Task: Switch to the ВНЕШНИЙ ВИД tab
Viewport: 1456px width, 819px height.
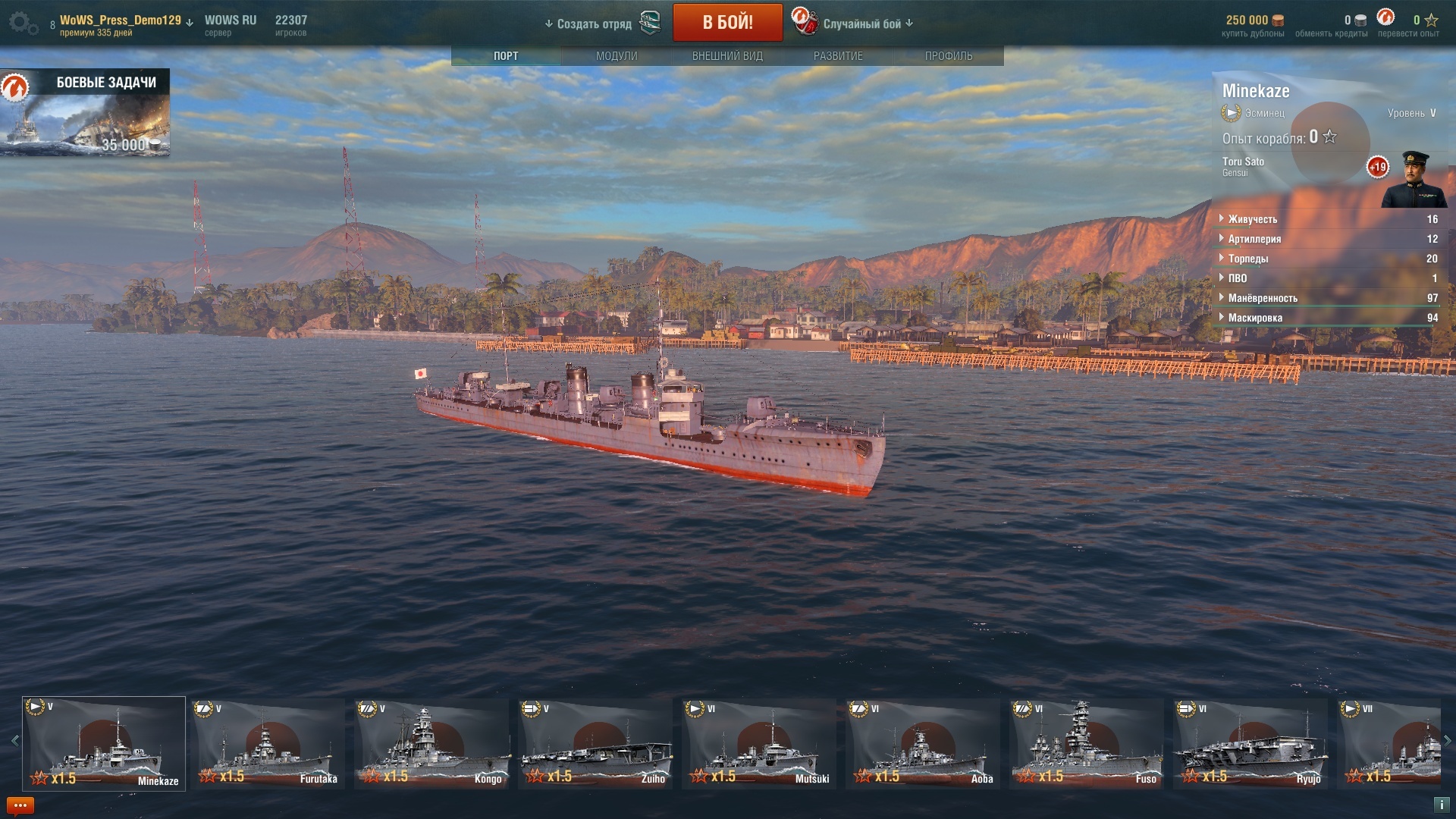Action: point(727,56)
